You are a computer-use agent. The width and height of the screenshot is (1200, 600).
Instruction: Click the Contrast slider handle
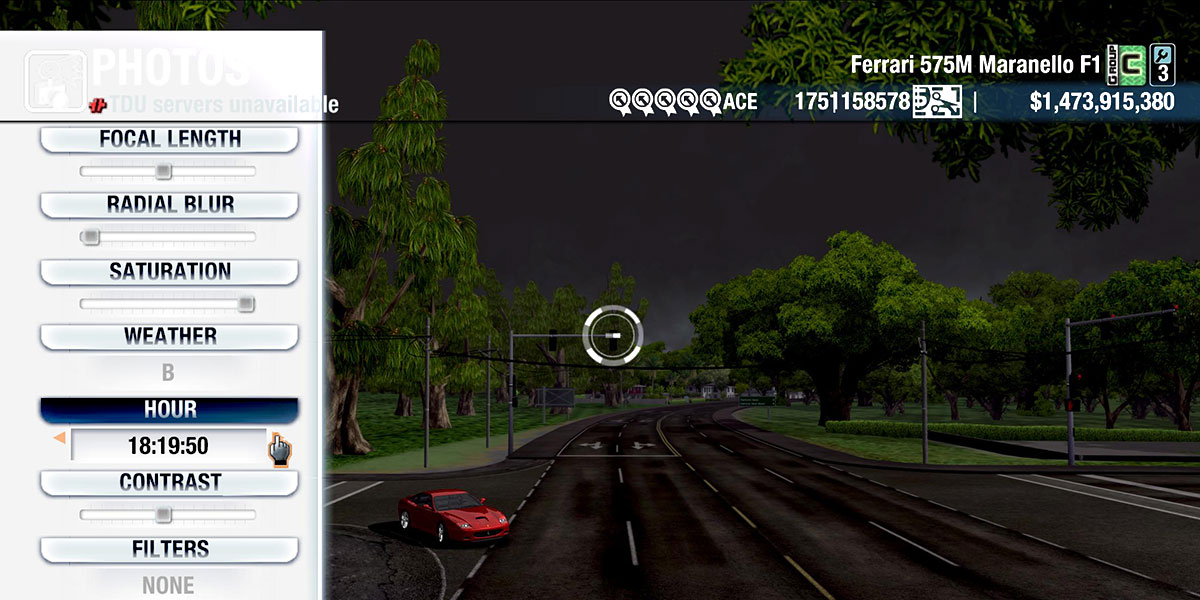coord(163,515)
